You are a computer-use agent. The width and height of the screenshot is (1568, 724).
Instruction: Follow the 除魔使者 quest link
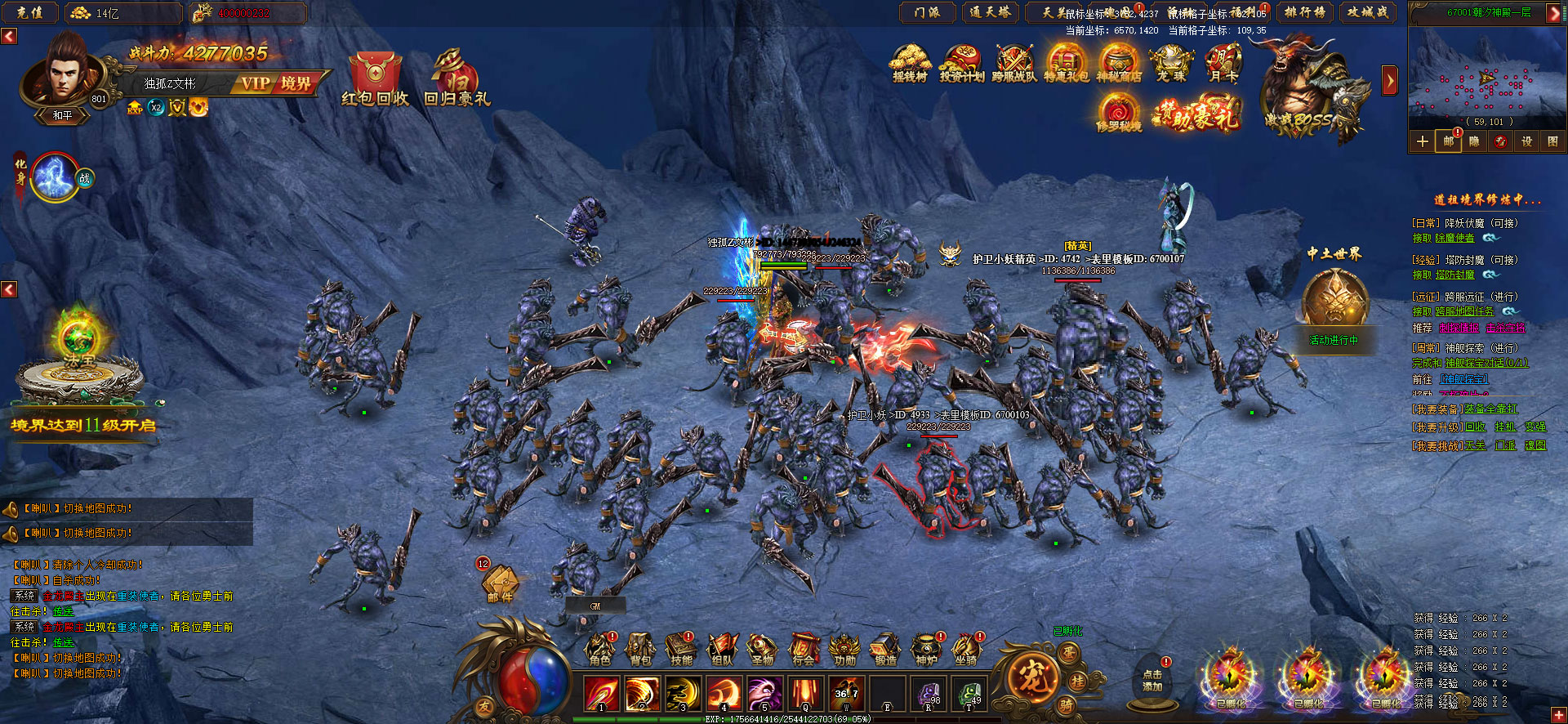pyautogui.click(x=1454, y=238)
